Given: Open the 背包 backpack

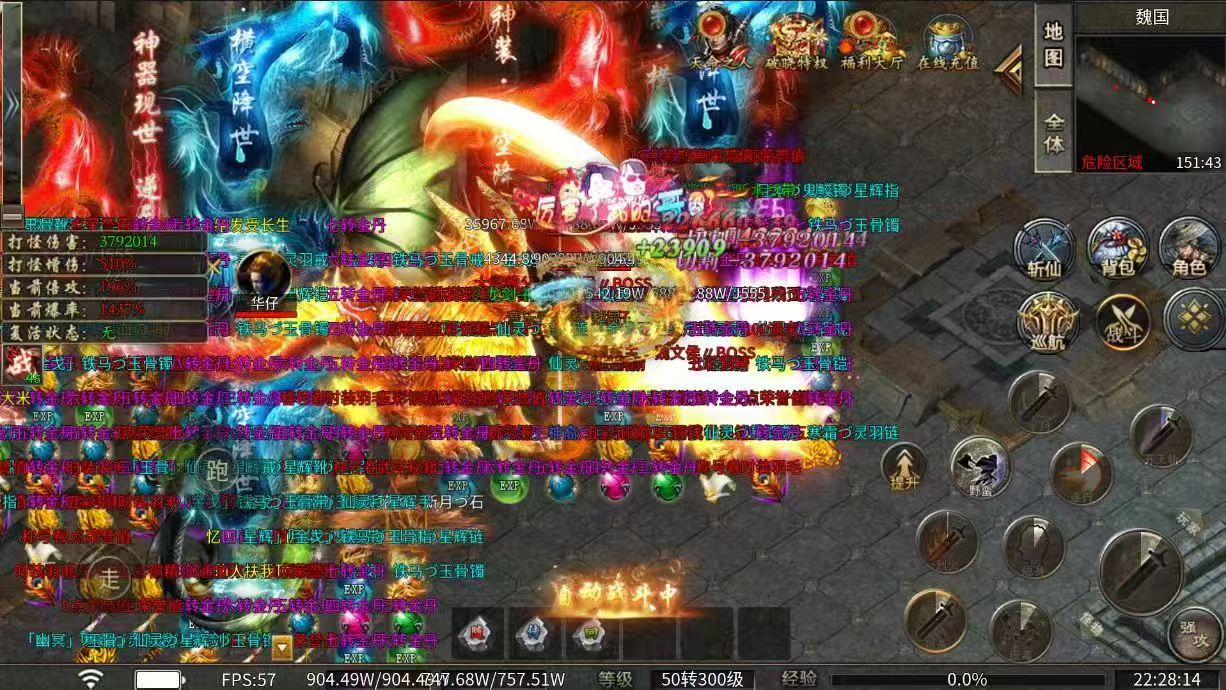Looking at the screenshot, I should [1117, 249].
